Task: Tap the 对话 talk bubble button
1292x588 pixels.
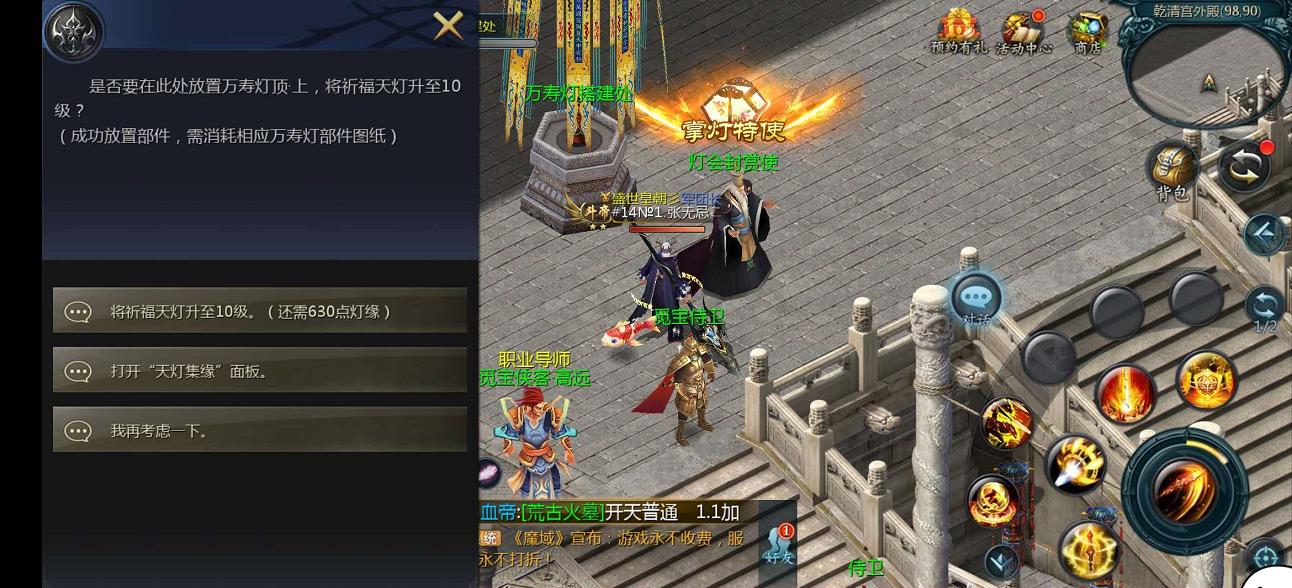Action: (x=976, y=298)
